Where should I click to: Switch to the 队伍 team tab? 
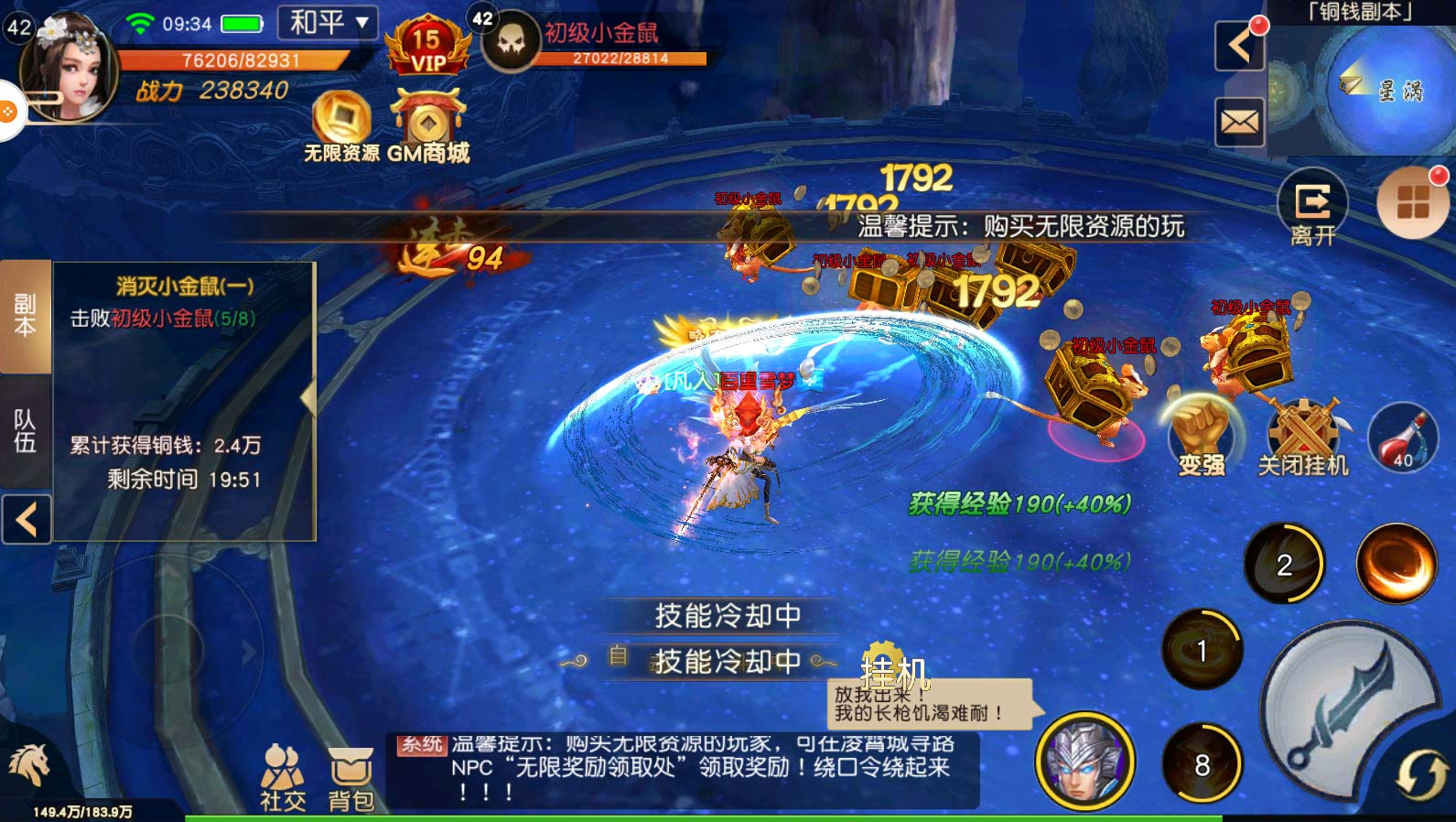(x=25, y=430)
